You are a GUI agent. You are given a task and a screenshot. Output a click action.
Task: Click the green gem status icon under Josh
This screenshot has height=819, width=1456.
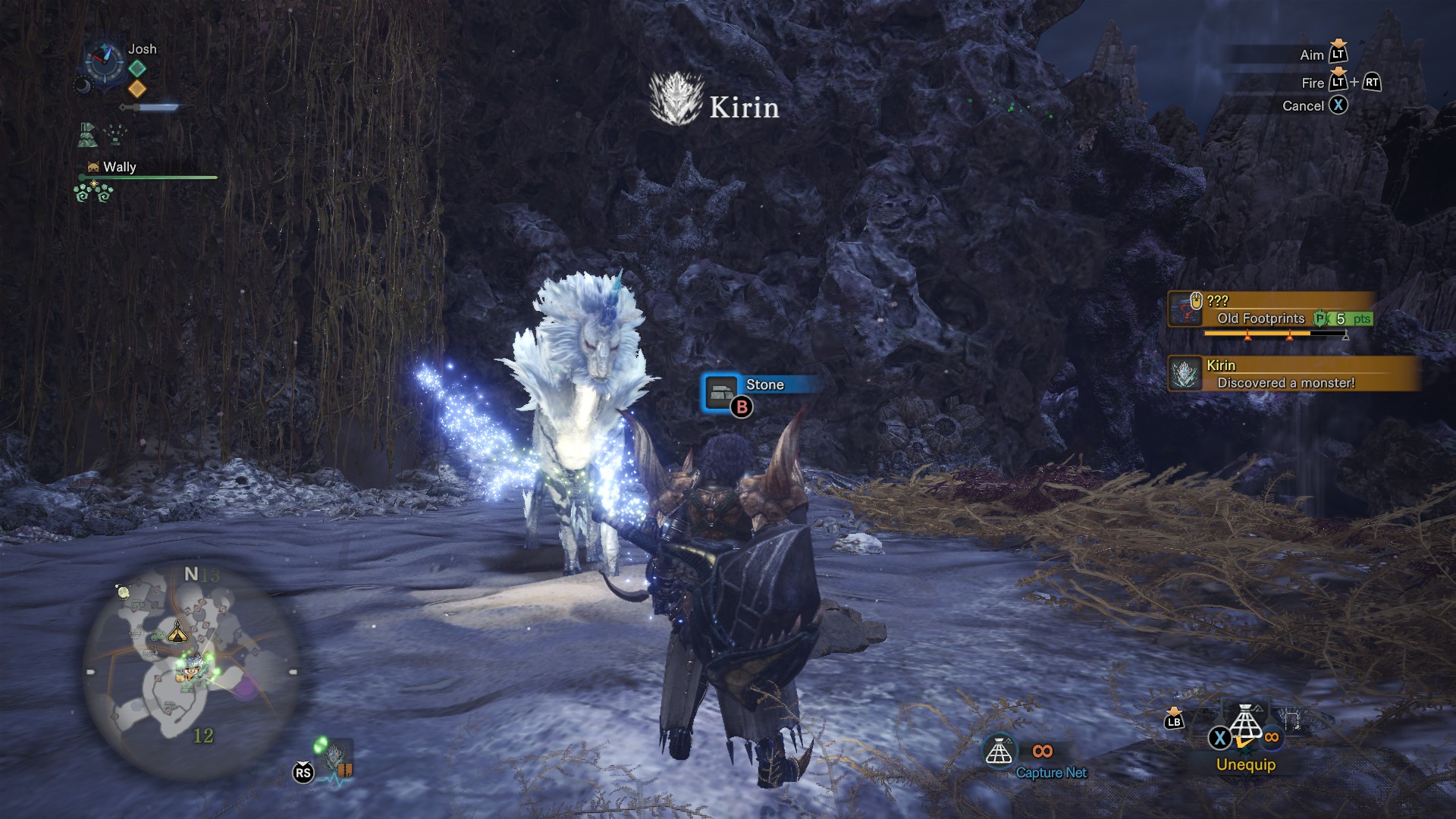(136, 67)
